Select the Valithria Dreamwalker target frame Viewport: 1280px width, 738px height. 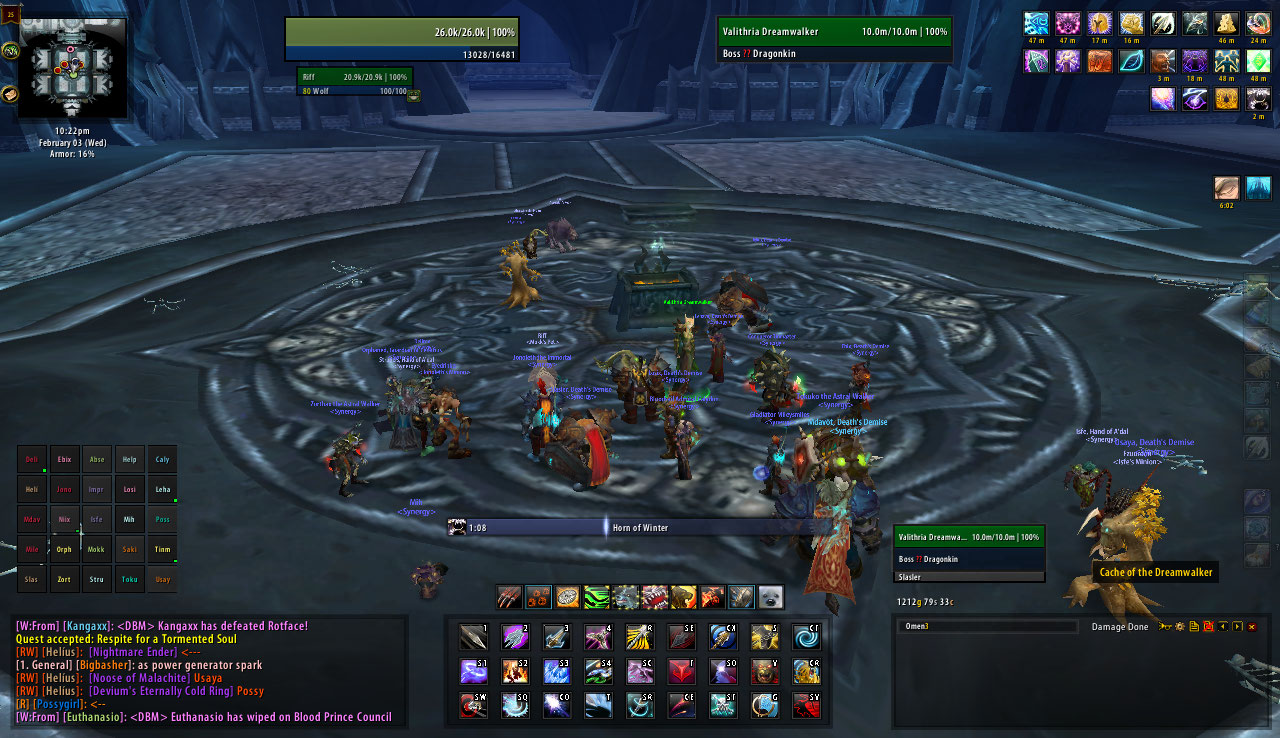(x=834, y=39)
